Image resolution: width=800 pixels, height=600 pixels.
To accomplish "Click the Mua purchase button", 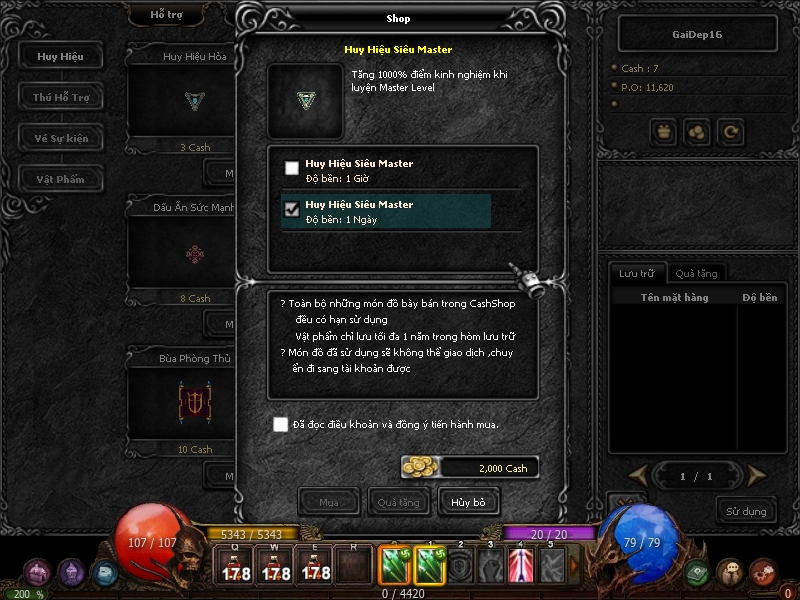I will (x=328, y=501).
